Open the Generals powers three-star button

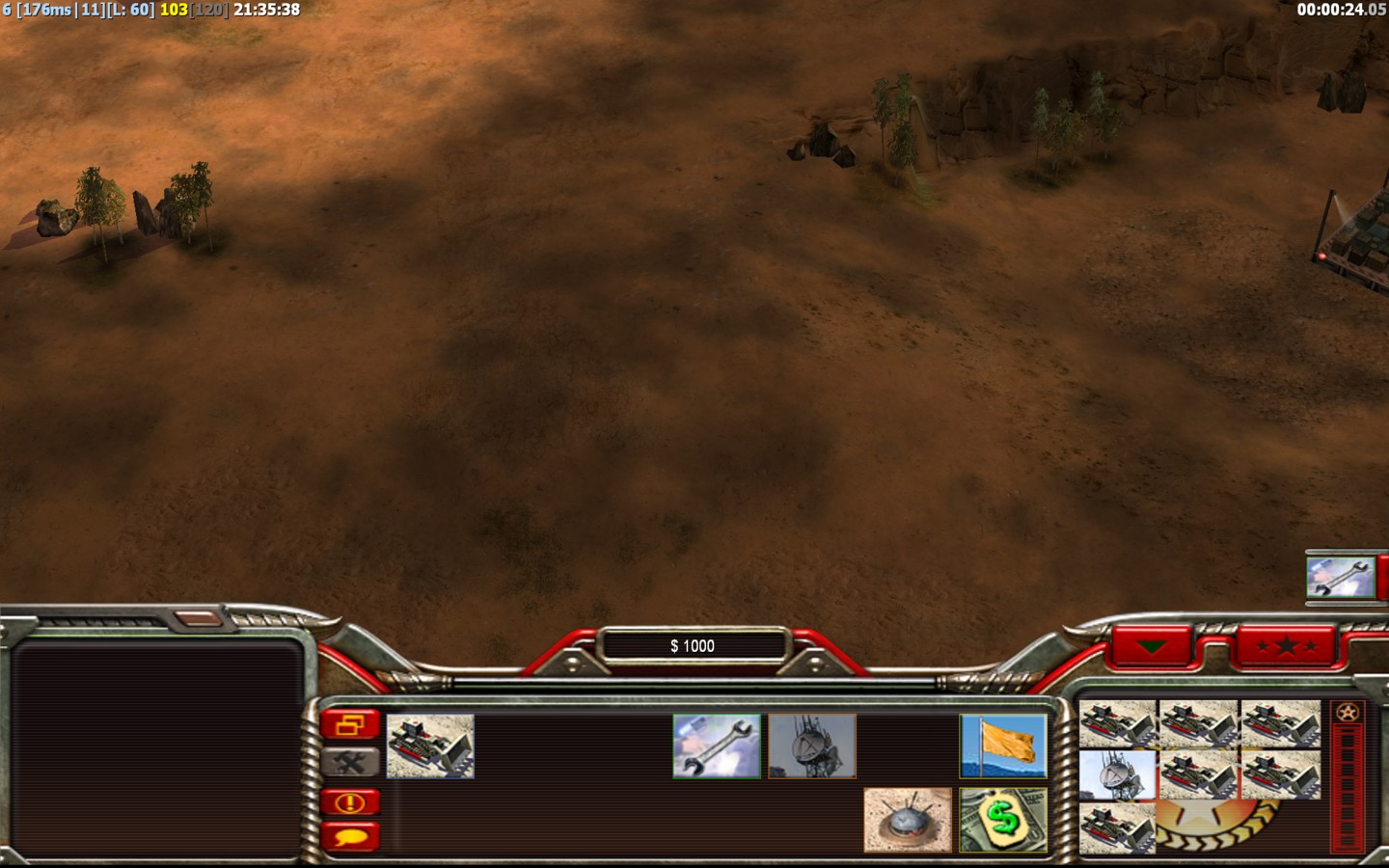coord(1286,646)
